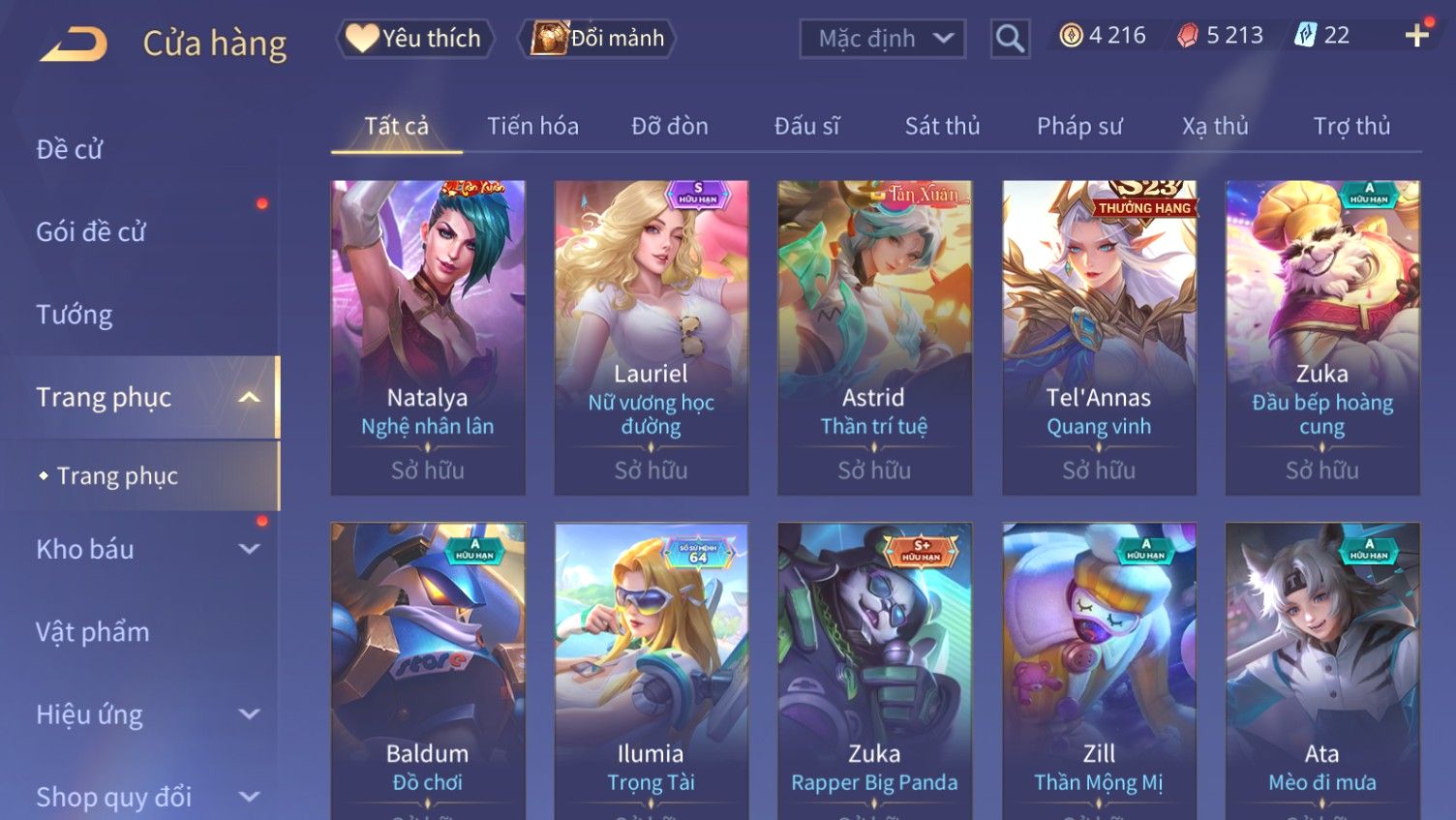Click the magnifying glass search icon

click(1010, 39)
